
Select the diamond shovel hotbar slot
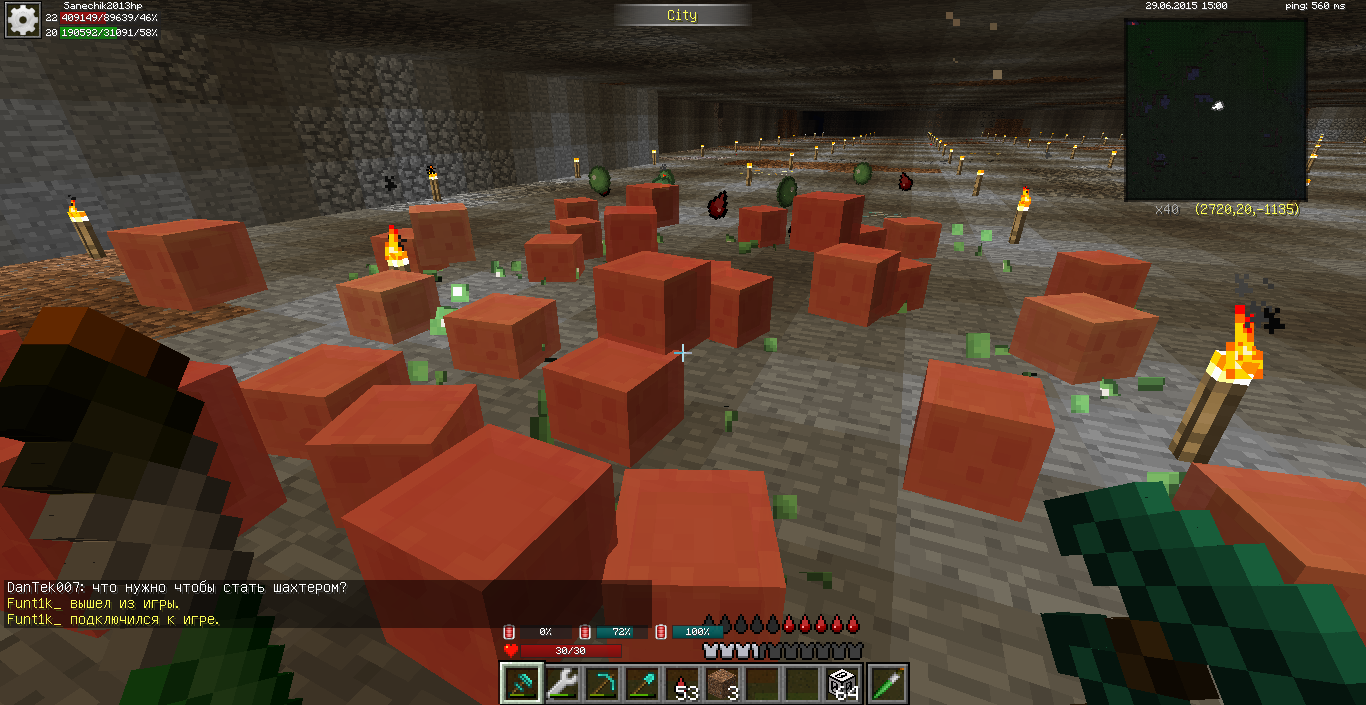click(x=641, y=684)
